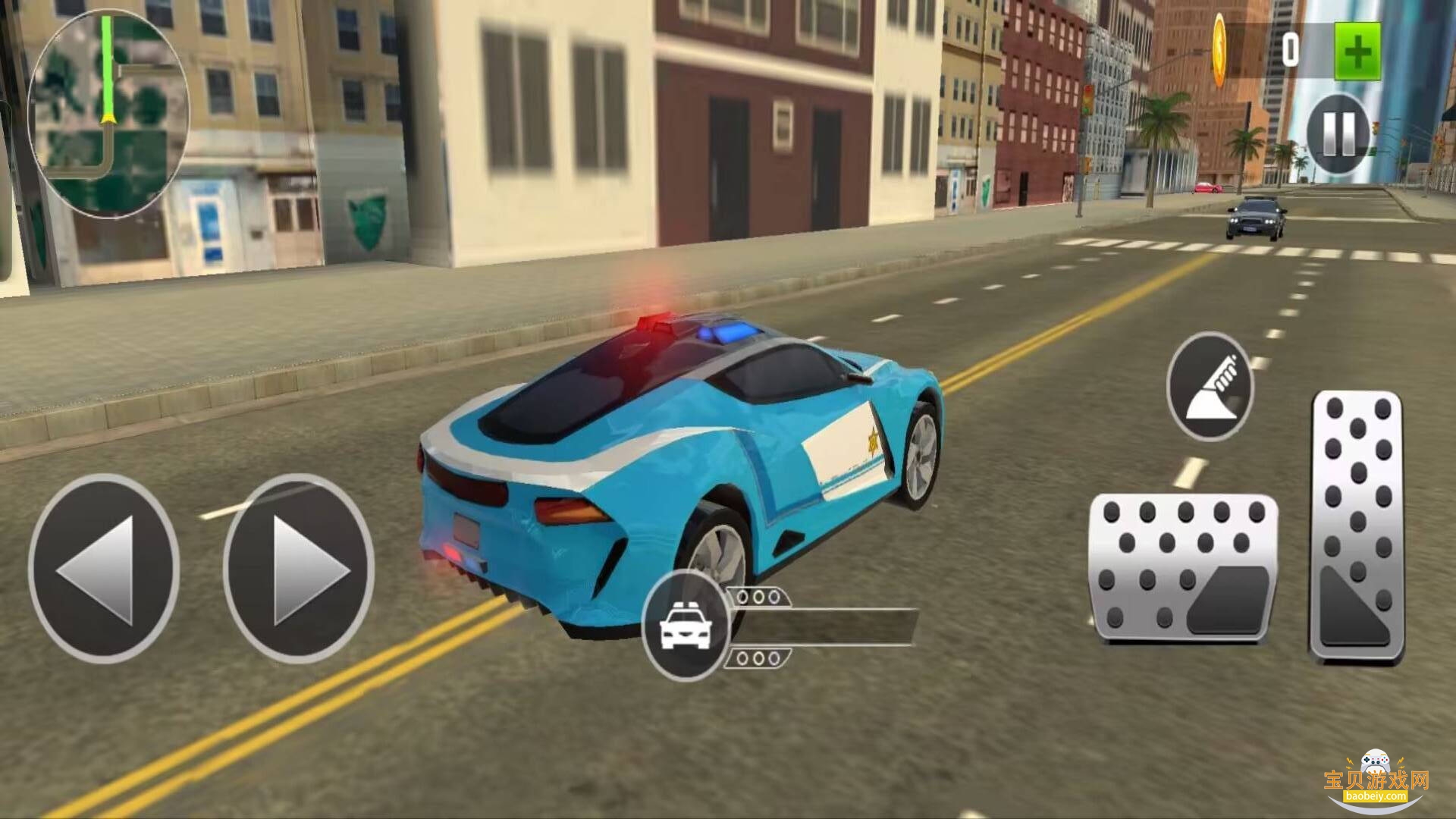
Task: Step on the tall gas pedal
Action: click(x=1357, y=527)
